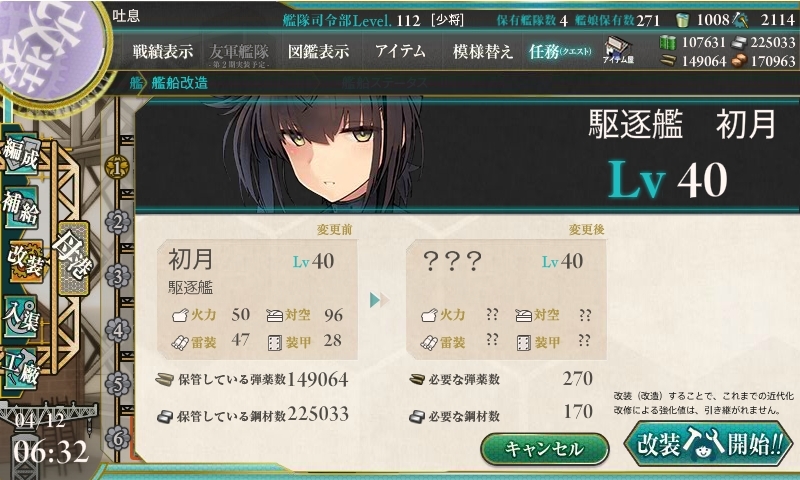The width and height of the screenshot is (800, 480).
Task: Open 模様替え furniture menu
Action: [482, 51]
